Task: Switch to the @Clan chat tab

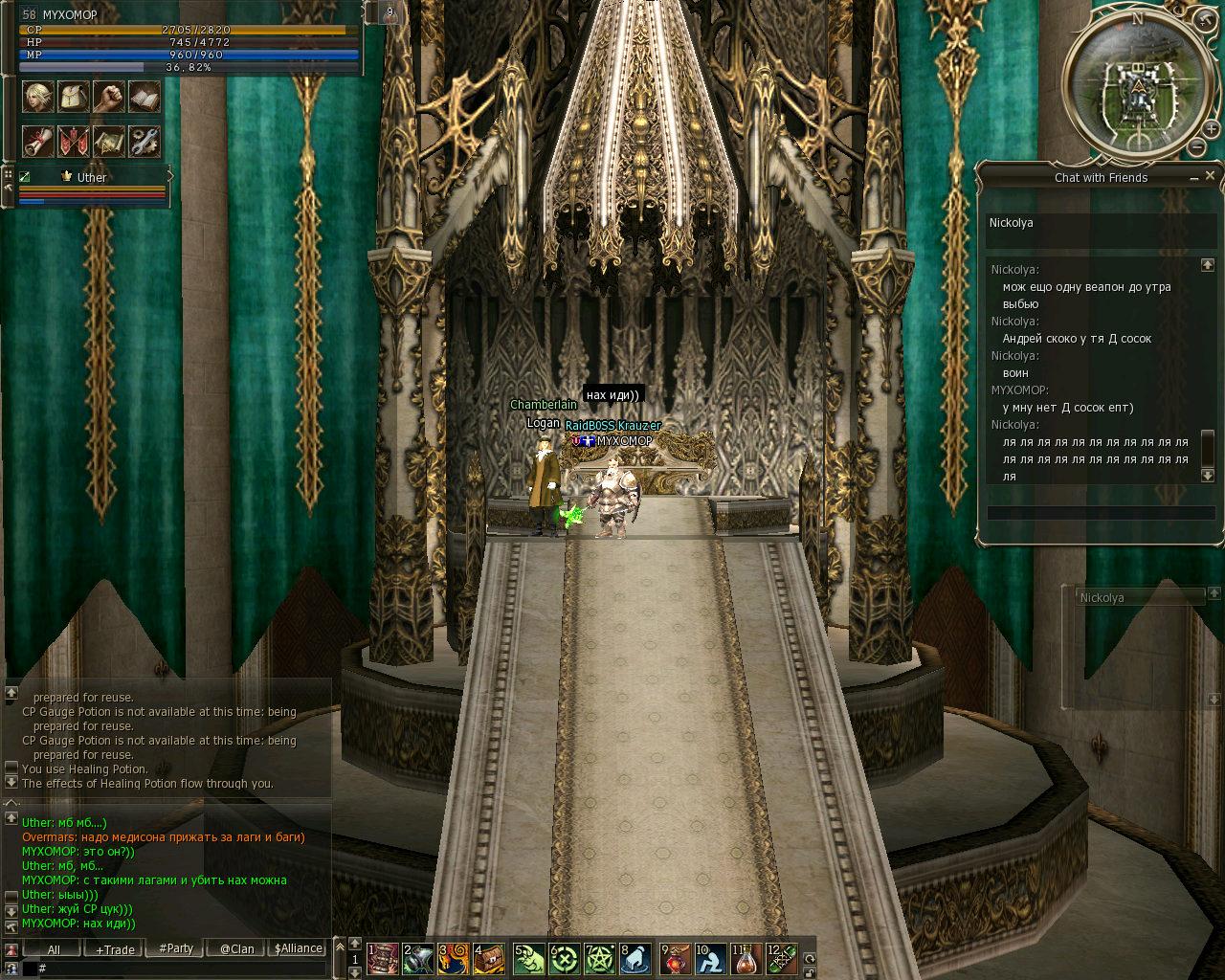Action: (236, 949)
